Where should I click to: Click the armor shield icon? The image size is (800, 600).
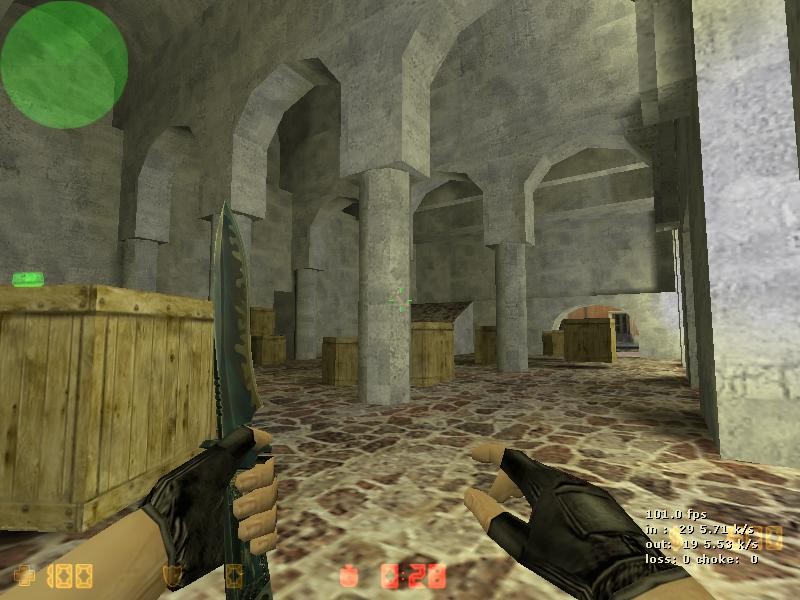click(x=171, y=575)
